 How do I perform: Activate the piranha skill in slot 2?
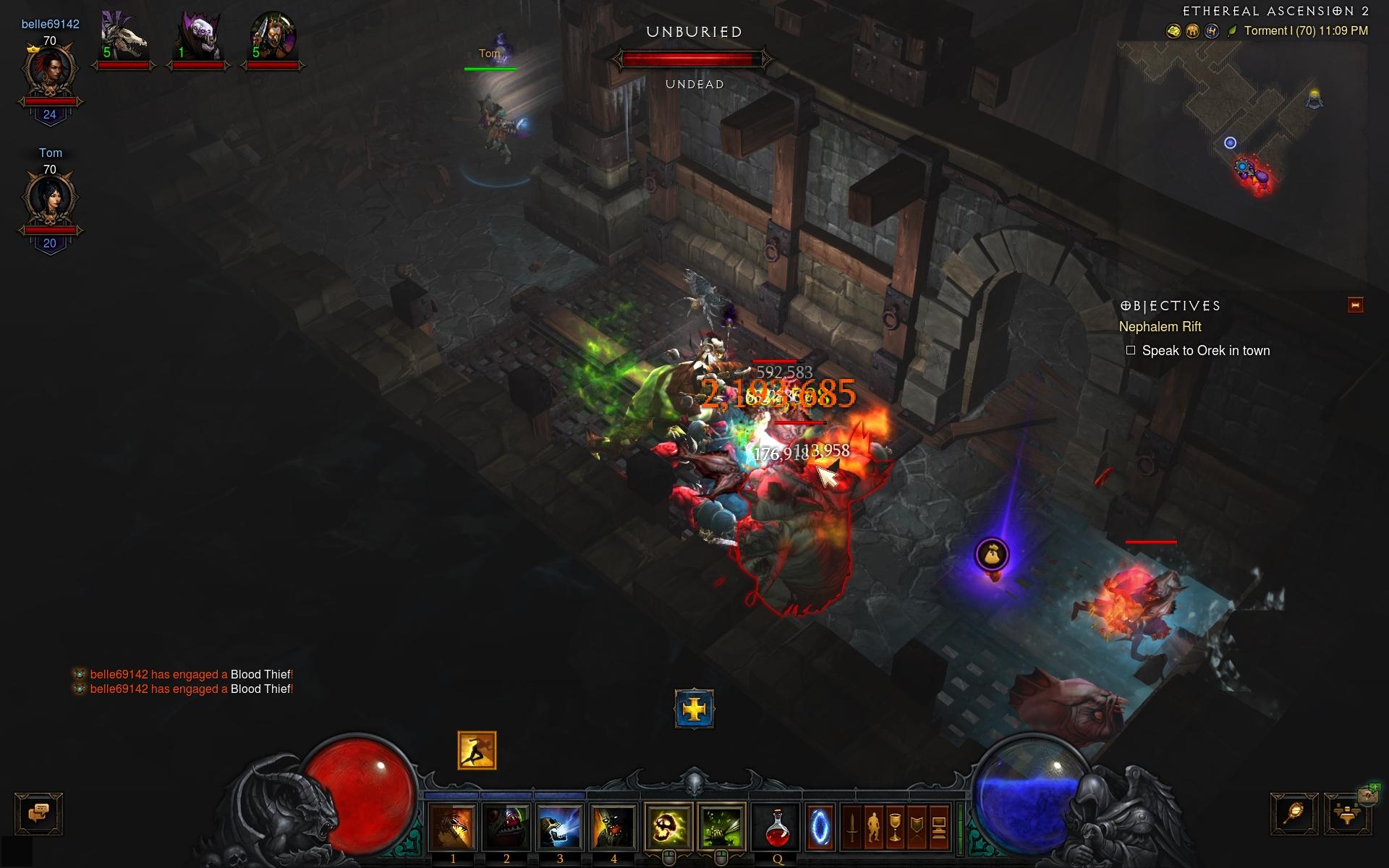pyautogui.click(x=506, y=826)
